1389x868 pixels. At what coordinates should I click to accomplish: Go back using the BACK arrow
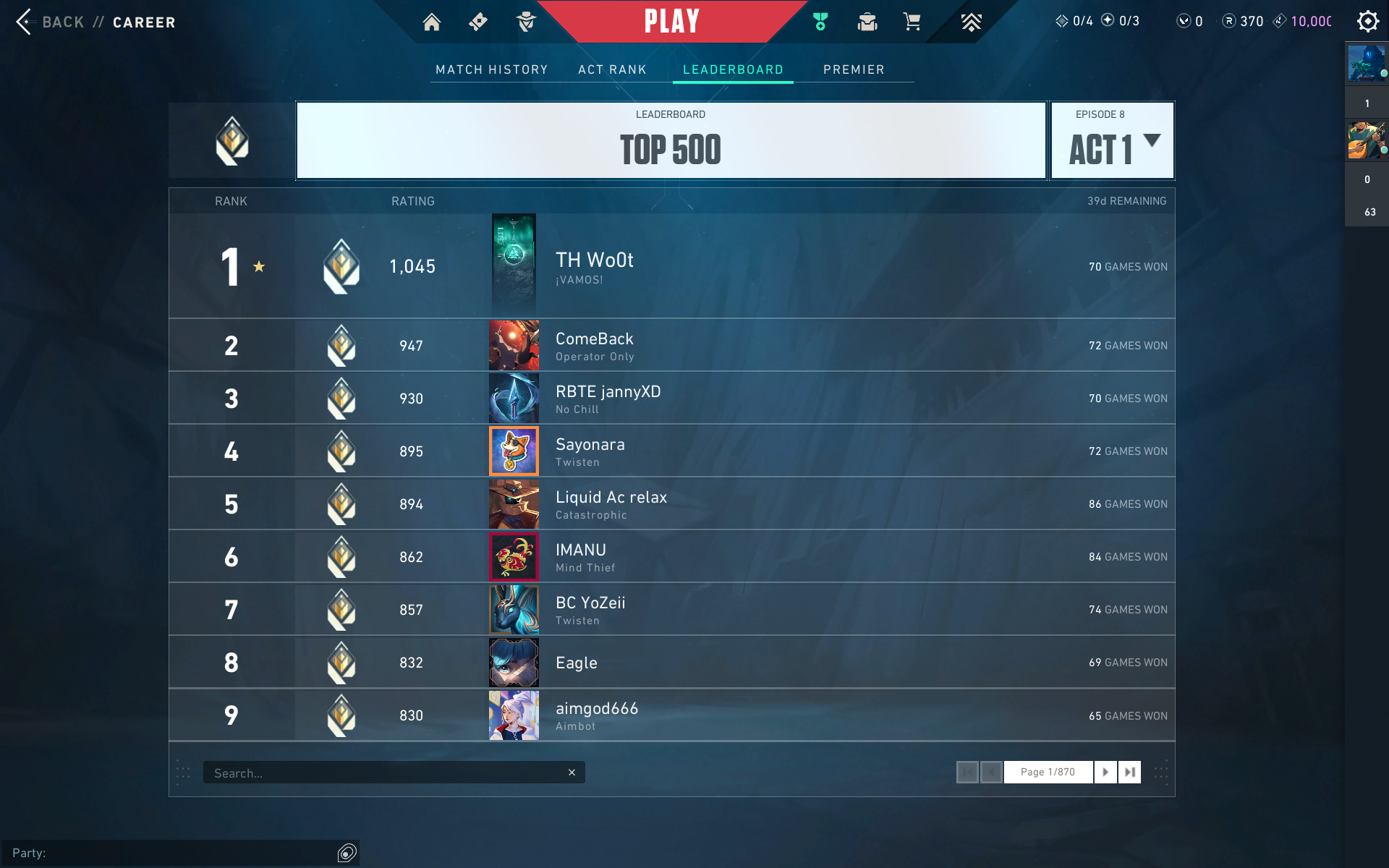[x=25, y=21]
